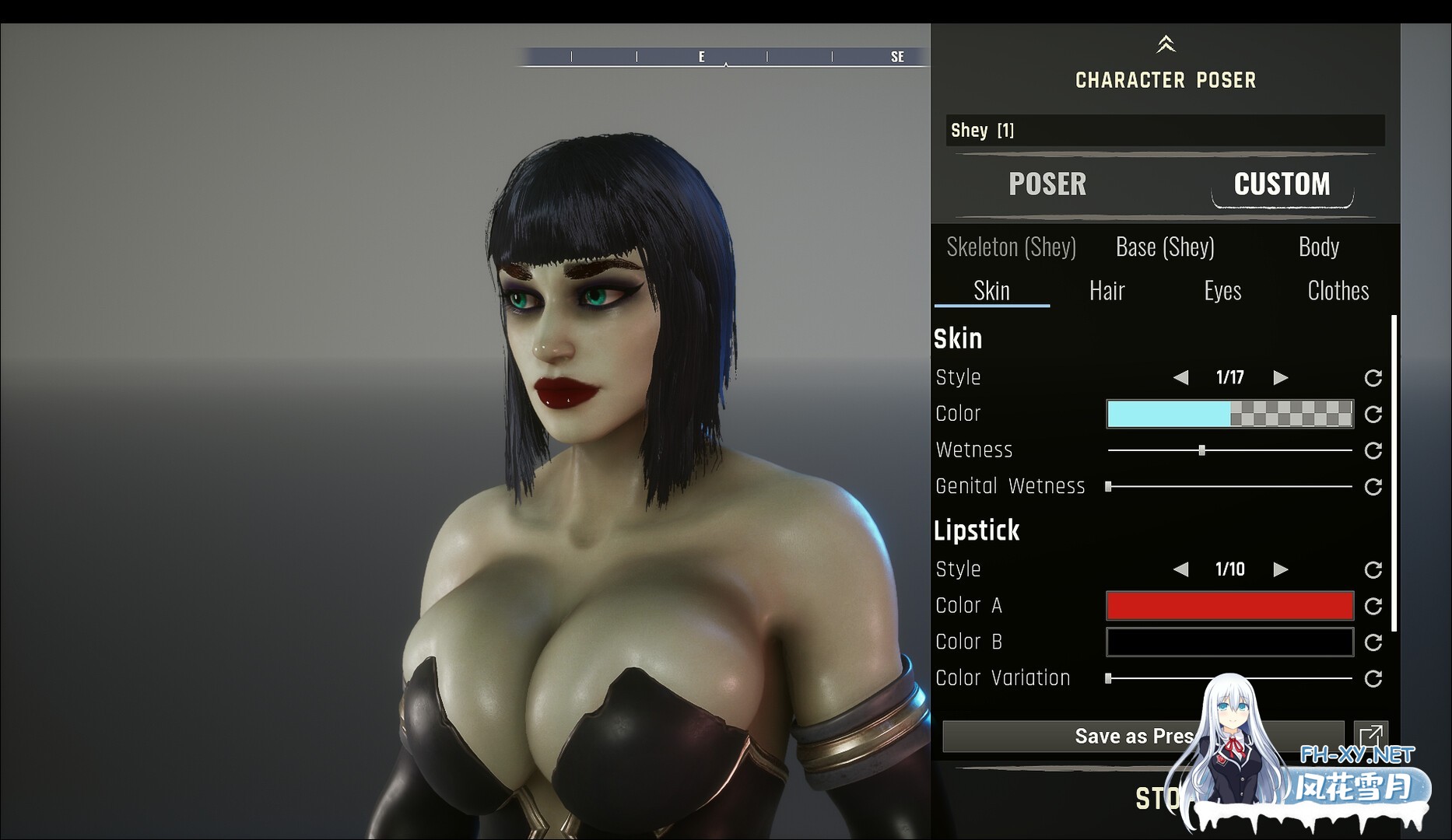Open the CUSTOM tab
This screenshot has height=840, width=1452.
coord(1282,184)
